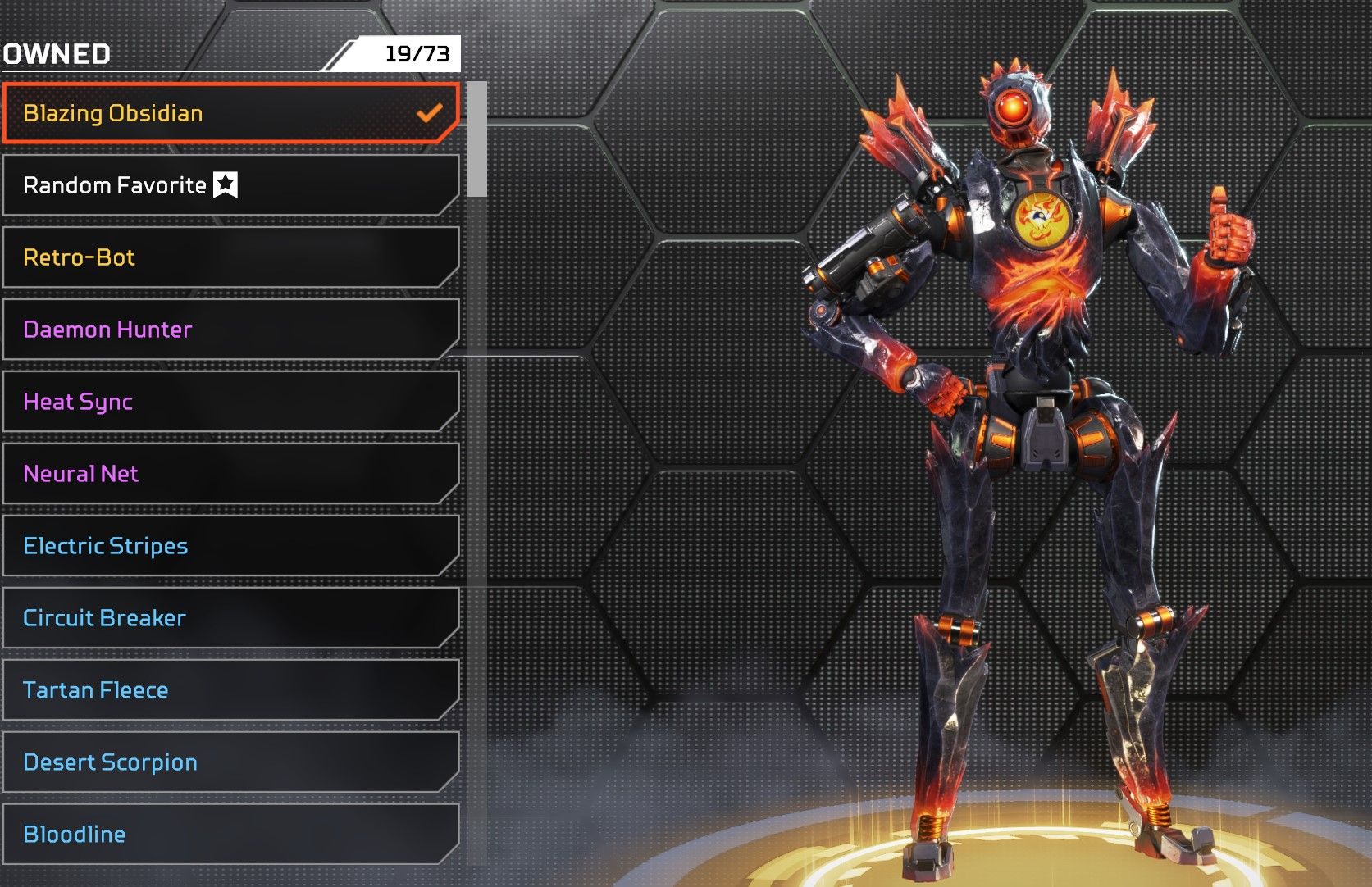This screenshot has height=887, width=1372.
Task: Choose the Random Favorite option
Action: (x=230, y=185)
